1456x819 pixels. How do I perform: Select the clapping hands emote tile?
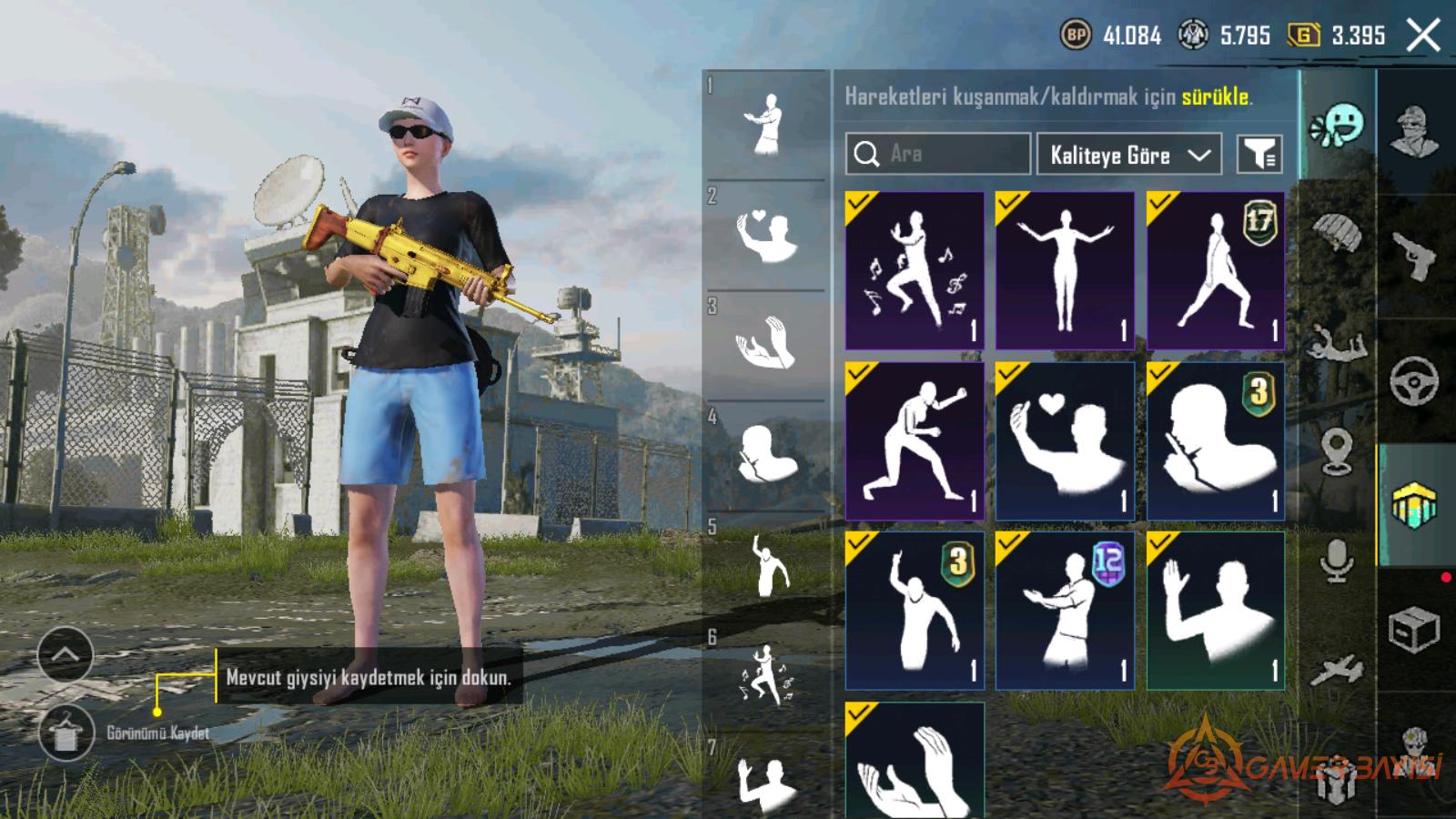click(x=915, y=762)
